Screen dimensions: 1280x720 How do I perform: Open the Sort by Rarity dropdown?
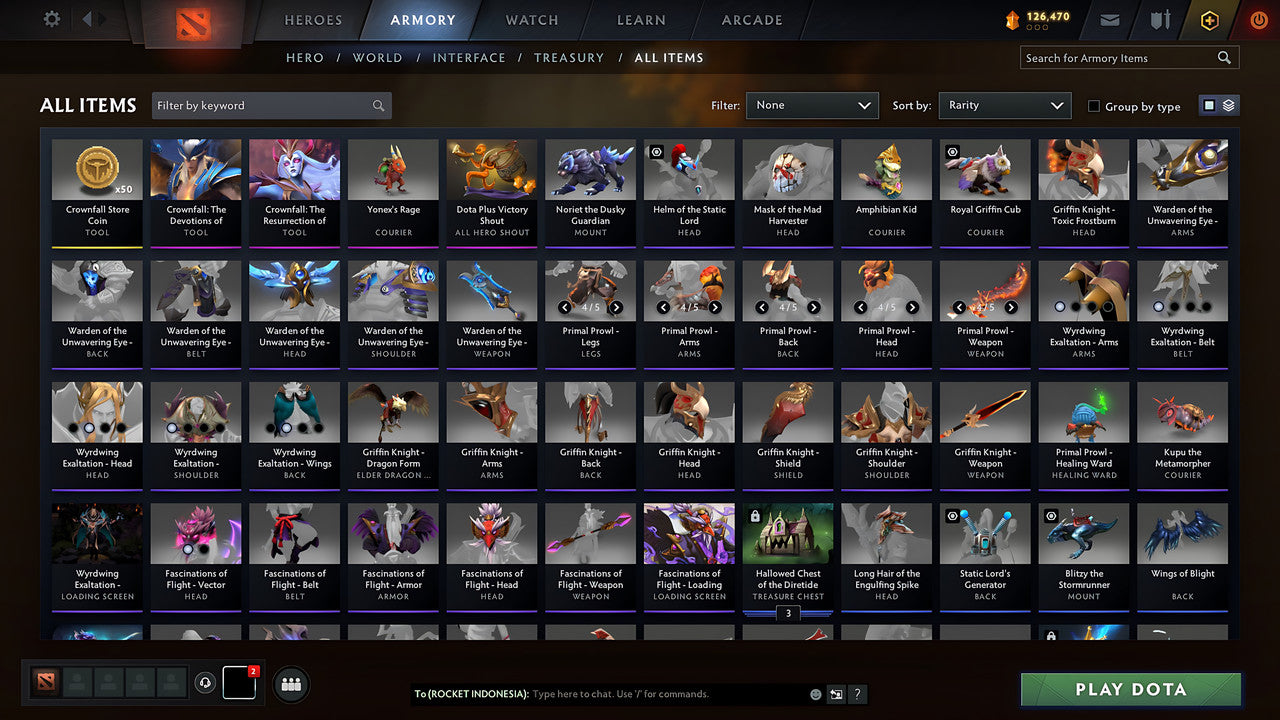pyautogui.click(x=1004, y=105)
